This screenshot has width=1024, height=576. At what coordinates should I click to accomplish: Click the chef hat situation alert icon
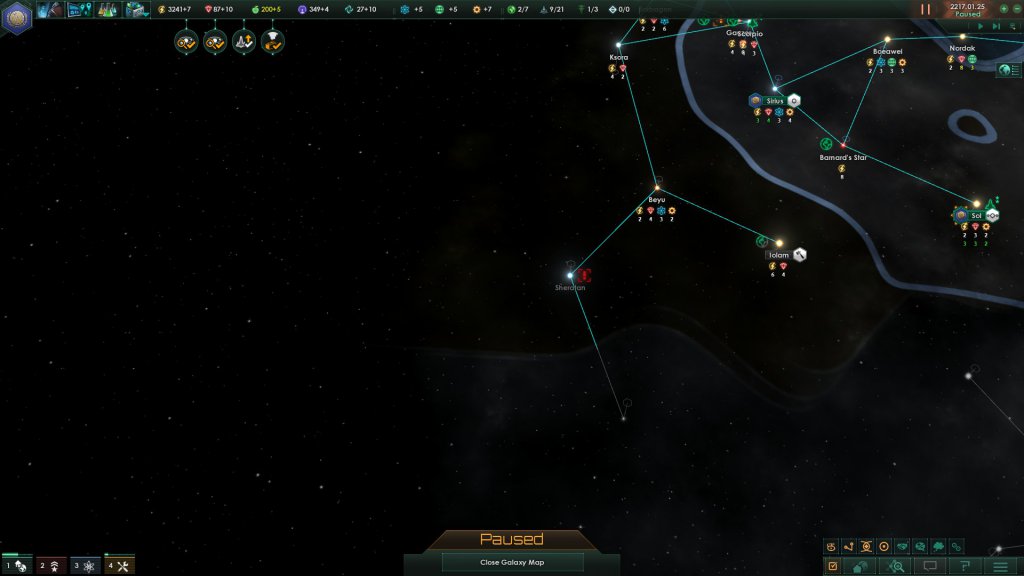click(x=272, y=41)
